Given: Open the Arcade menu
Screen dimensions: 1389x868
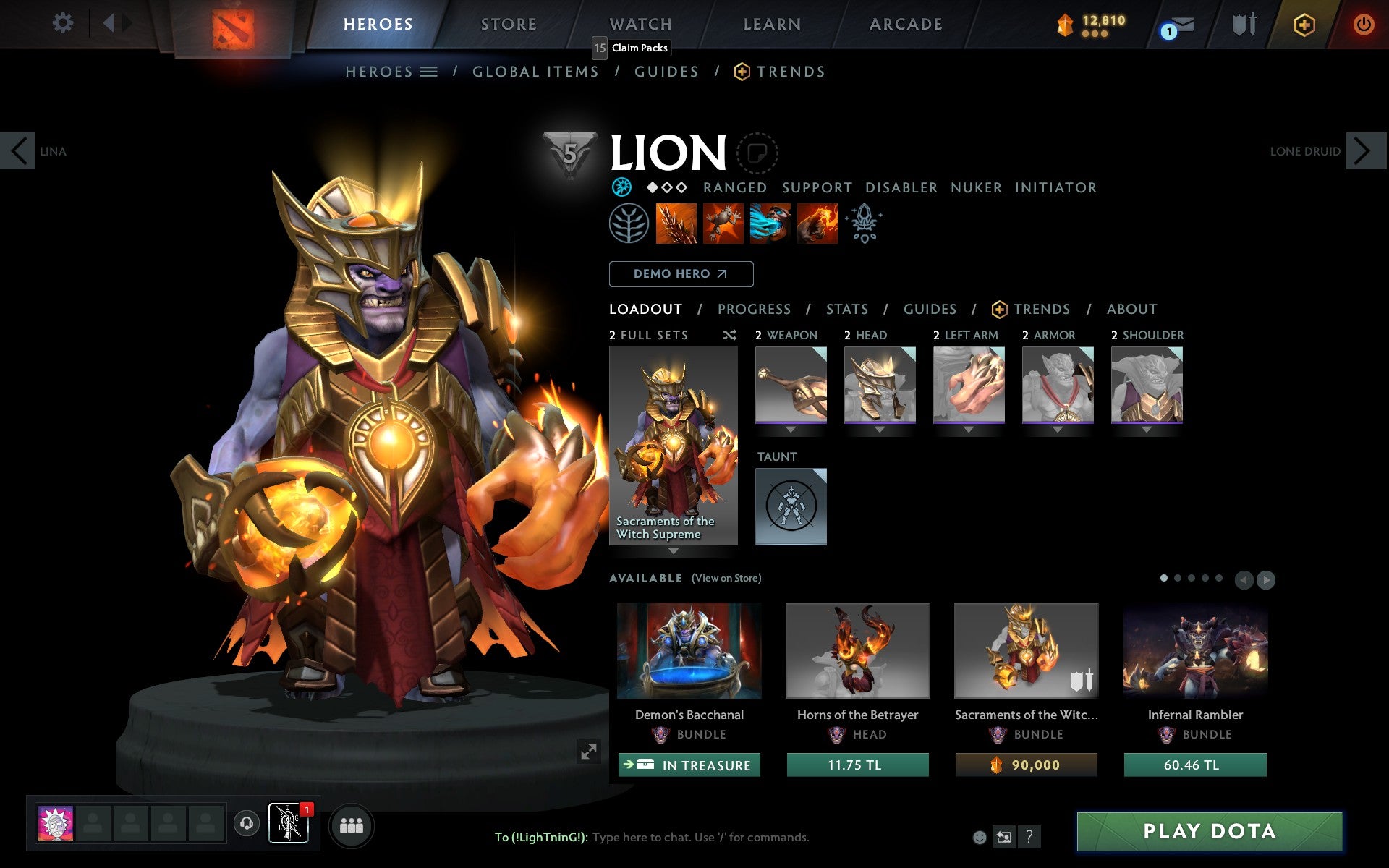Looking at the screenshot, I should [905, 24].
